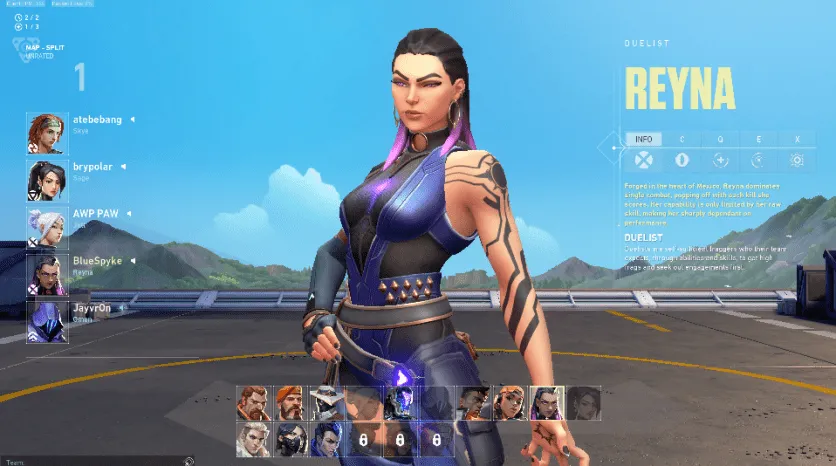This screenshot has width=836, height=466.
Task: Choose the Brimstone agent portrait
Action: point(289,403)
